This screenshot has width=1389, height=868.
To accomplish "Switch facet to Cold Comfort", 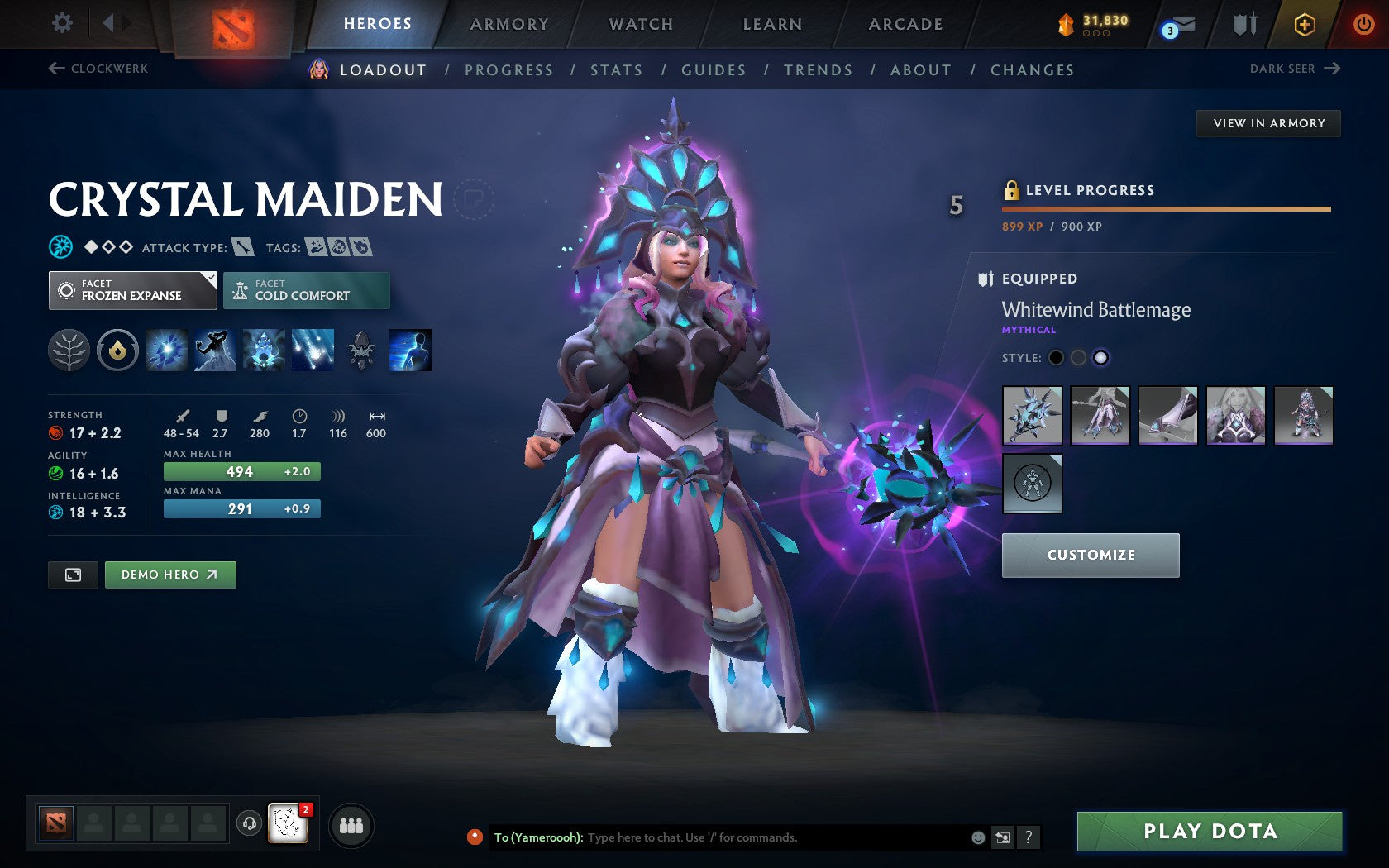I will [x=306, y=290].
